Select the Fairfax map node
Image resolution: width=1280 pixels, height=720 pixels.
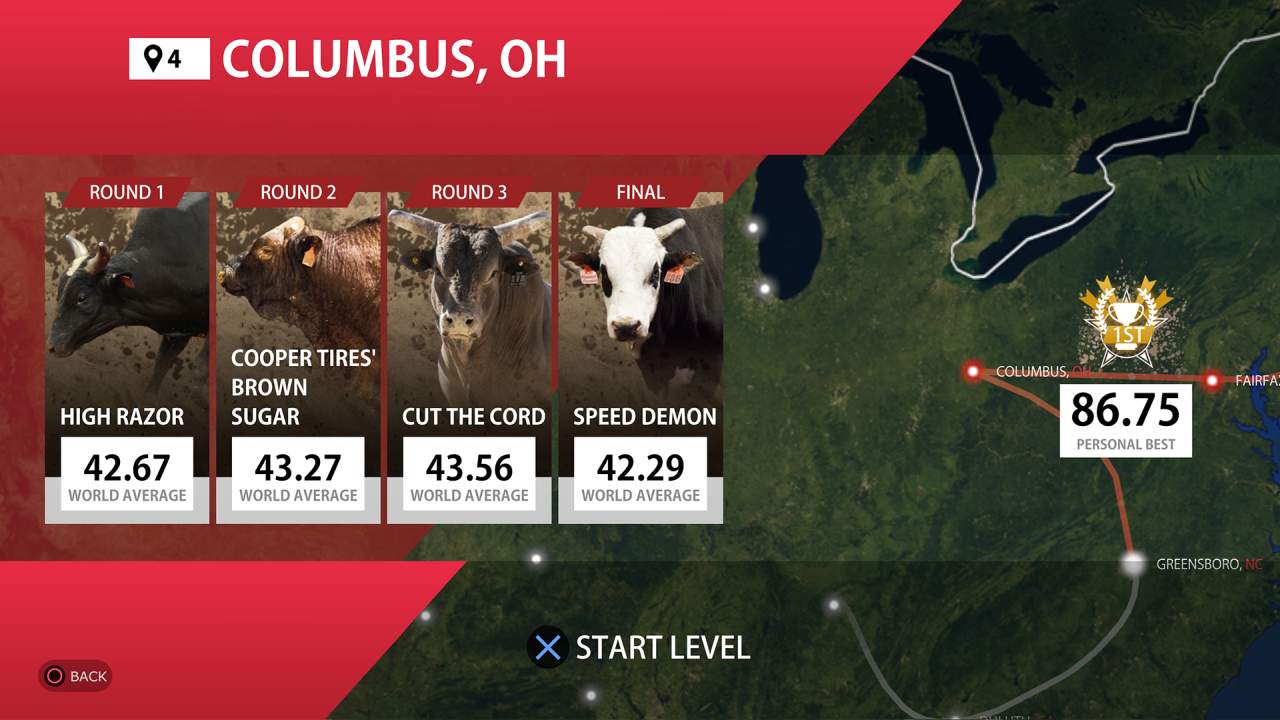pyautogui.click(x=1212, y=380)
